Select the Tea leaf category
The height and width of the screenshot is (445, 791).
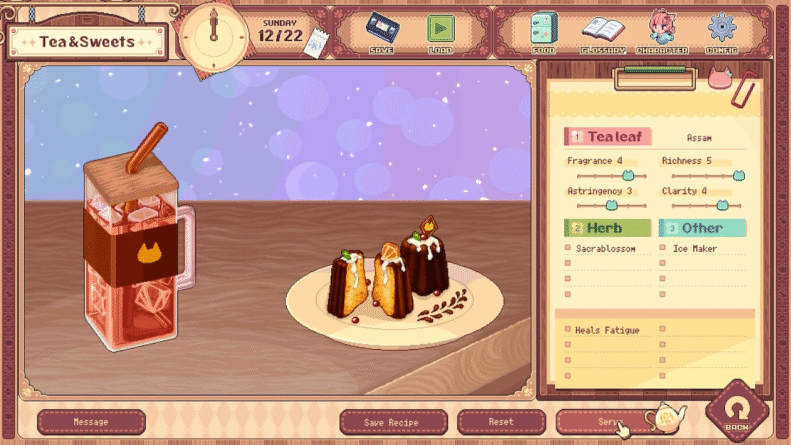608,137
